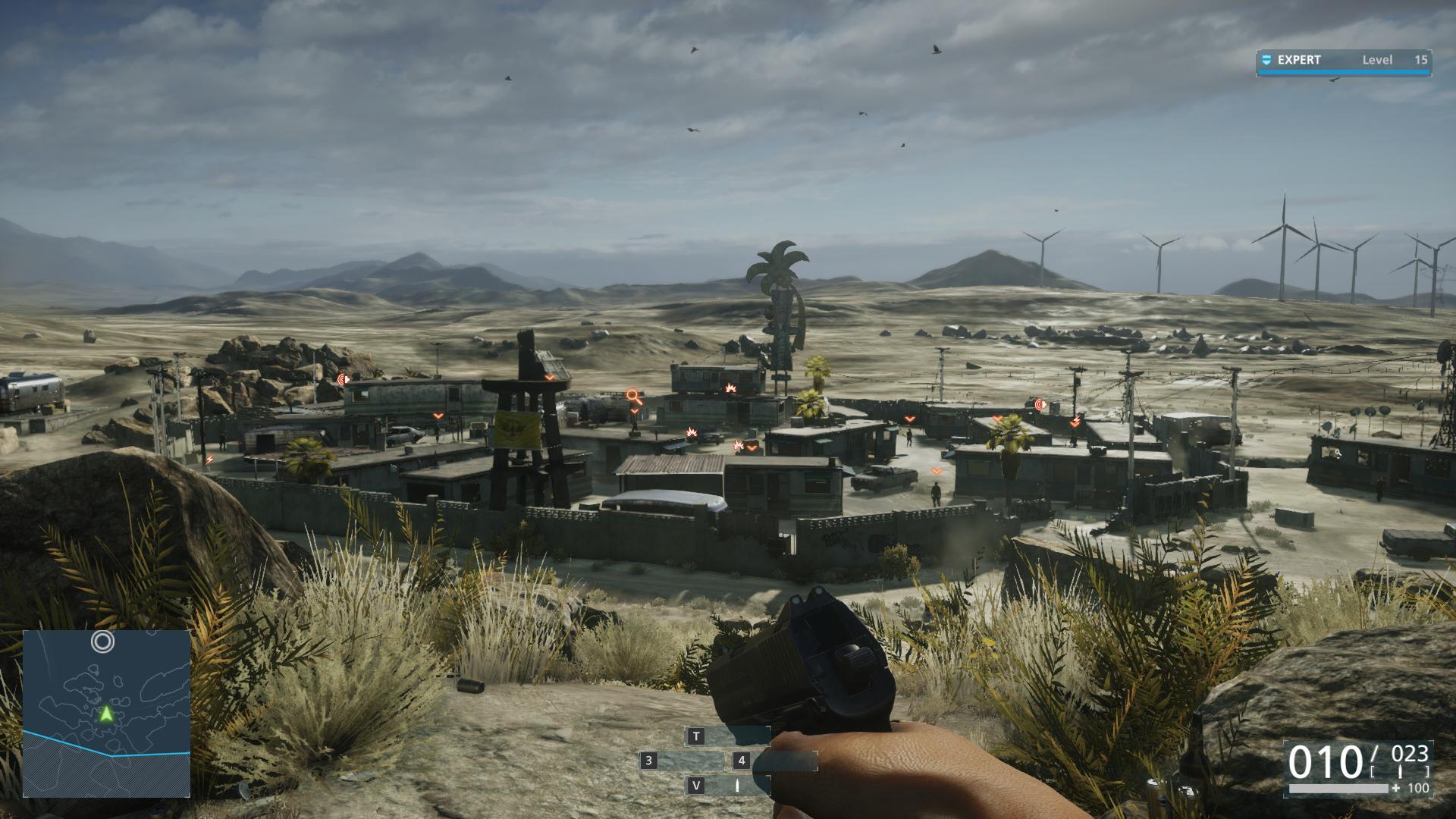
Task: Select the white ring objective marker on minimap
Action: (103, 642)
